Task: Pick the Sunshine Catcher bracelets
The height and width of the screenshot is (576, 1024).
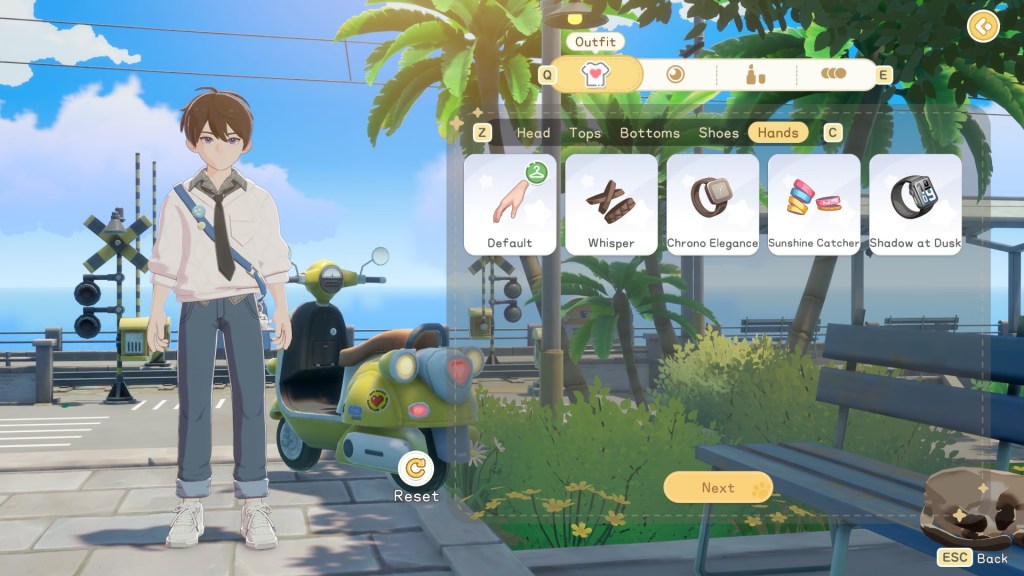Action: click(813, 204)
